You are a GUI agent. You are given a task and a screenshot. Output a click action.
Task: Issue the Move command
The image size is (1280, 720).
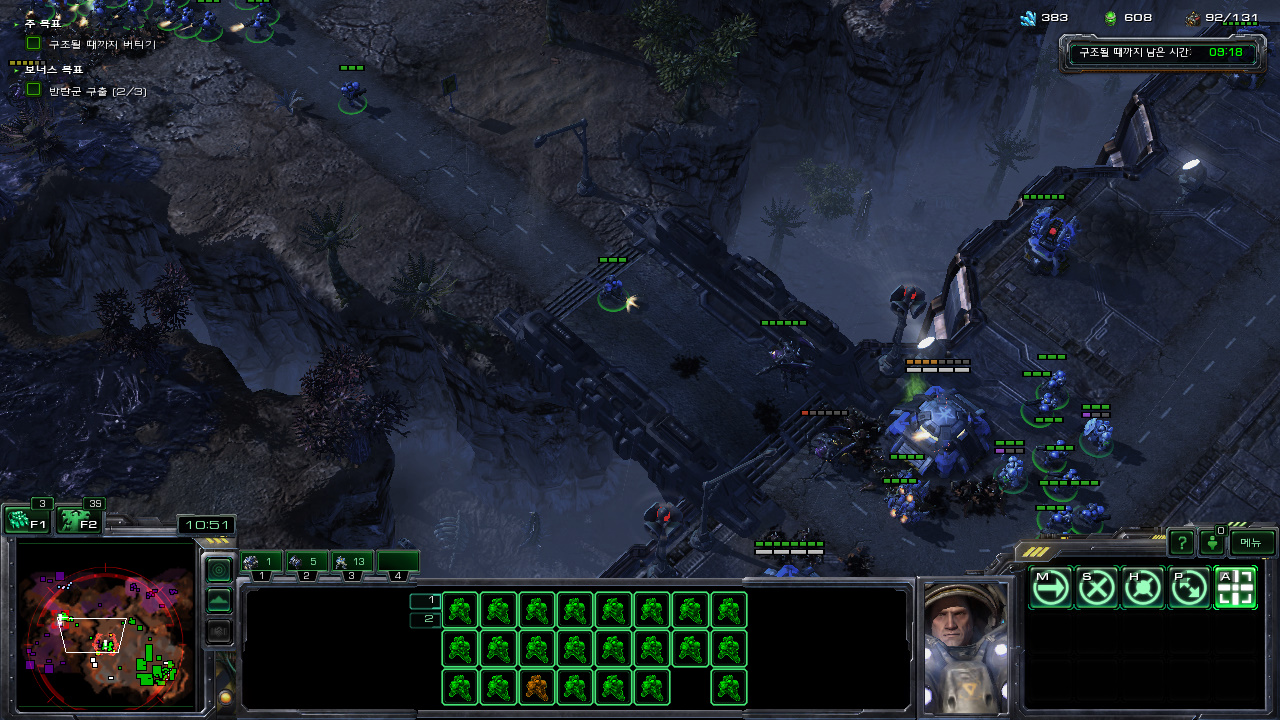tap(1050, 588)
